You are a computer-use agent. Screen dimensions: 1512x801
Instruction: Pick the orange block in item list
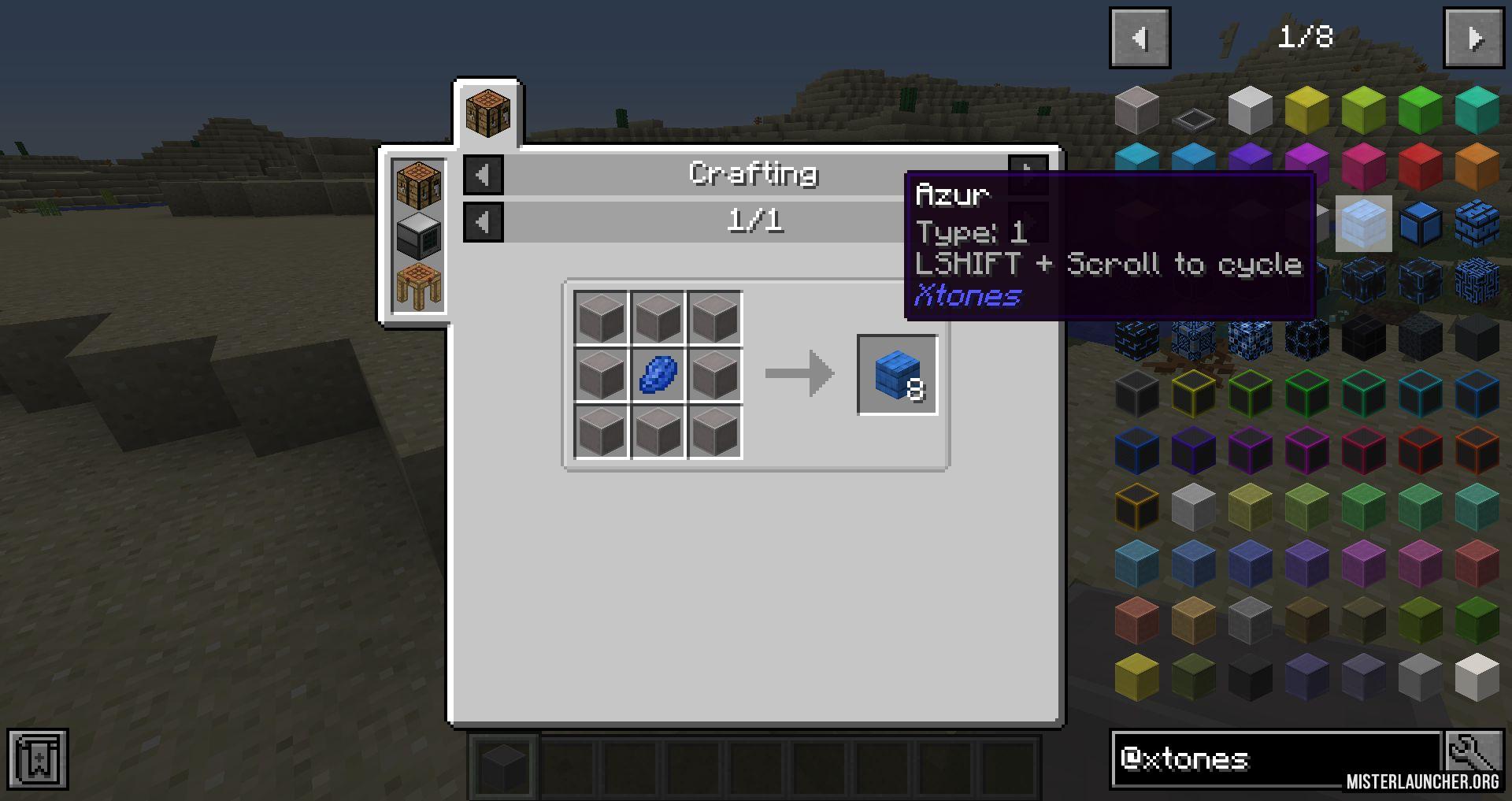pyautogui.click(x=1477, y=166)
